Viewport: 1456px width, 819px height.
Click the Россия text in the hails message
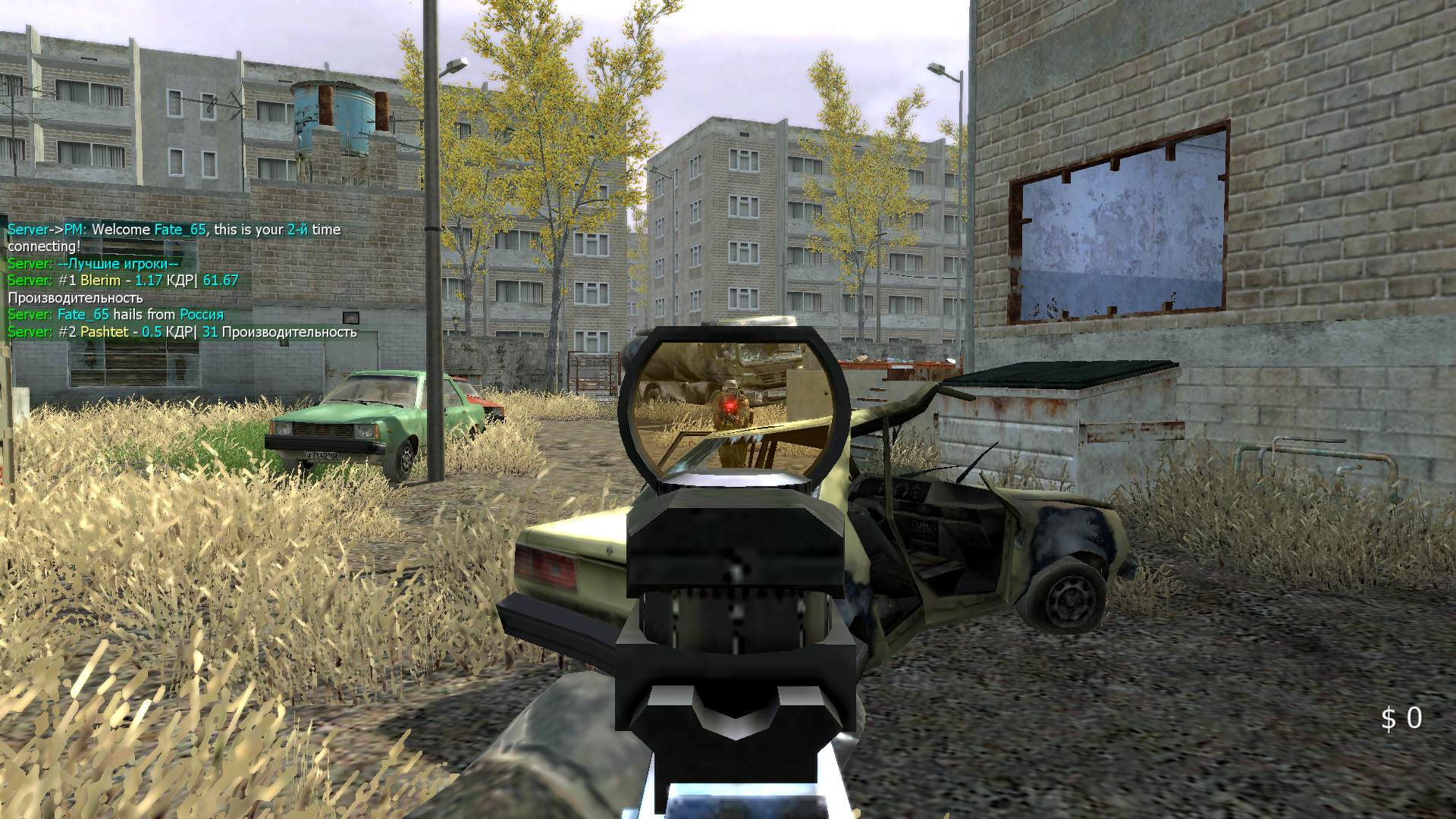202,313
